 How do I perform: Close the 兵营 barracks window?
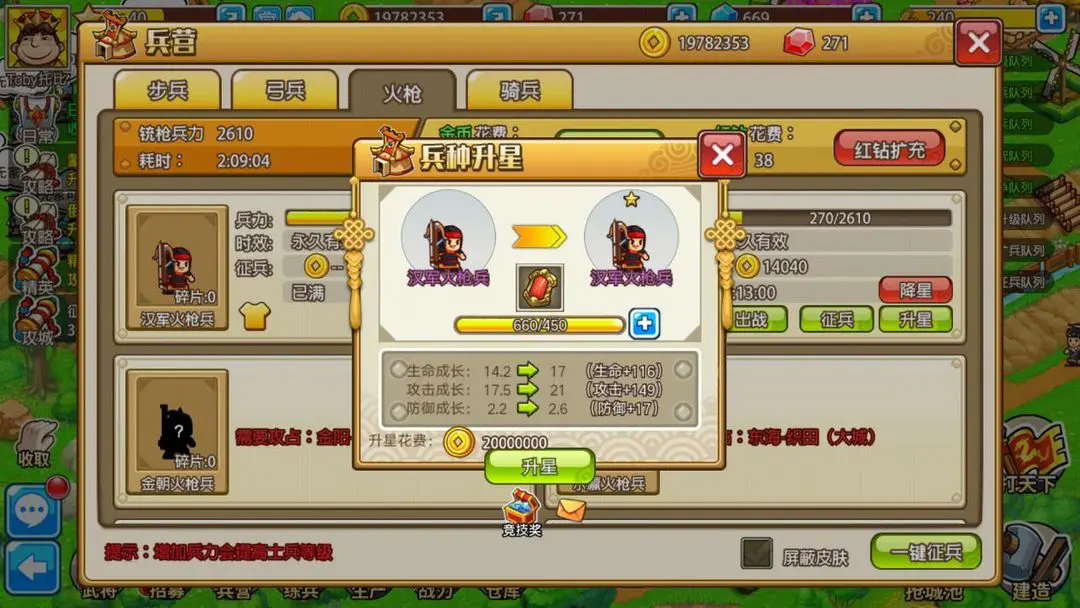click(978, 43)
